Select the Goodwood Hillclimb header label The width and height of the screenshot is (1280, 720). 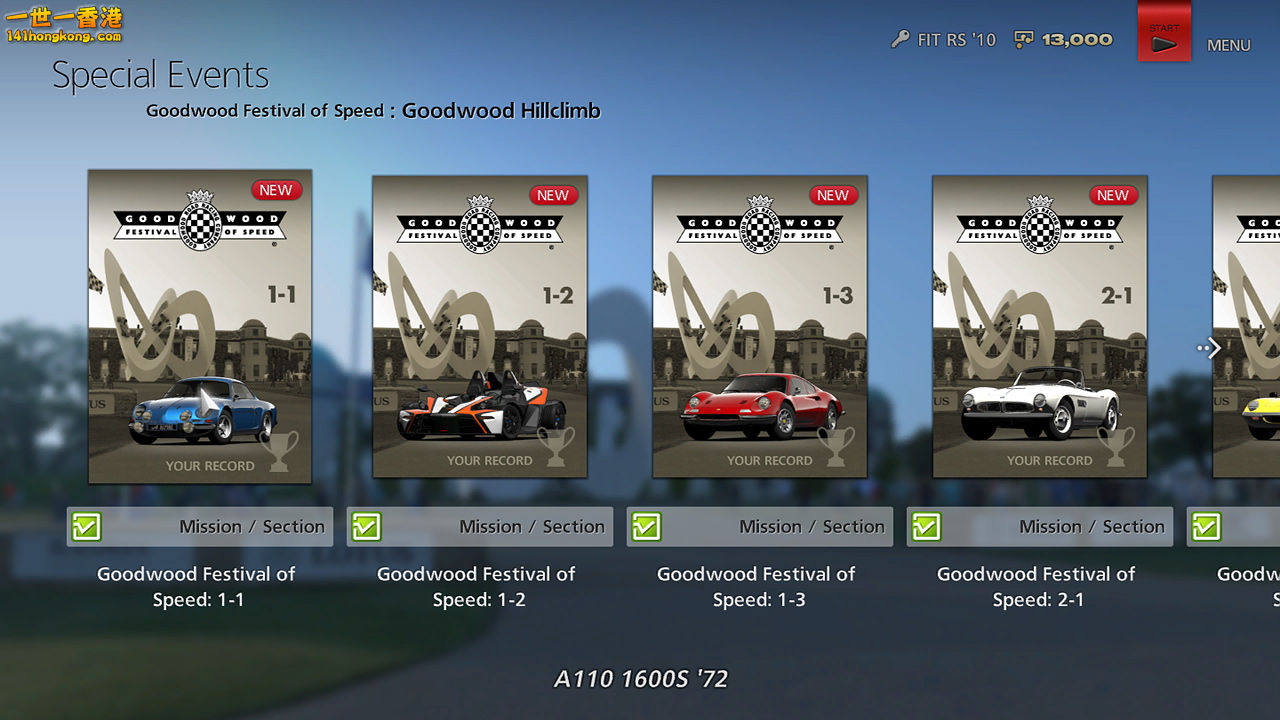tap(500, 111)
